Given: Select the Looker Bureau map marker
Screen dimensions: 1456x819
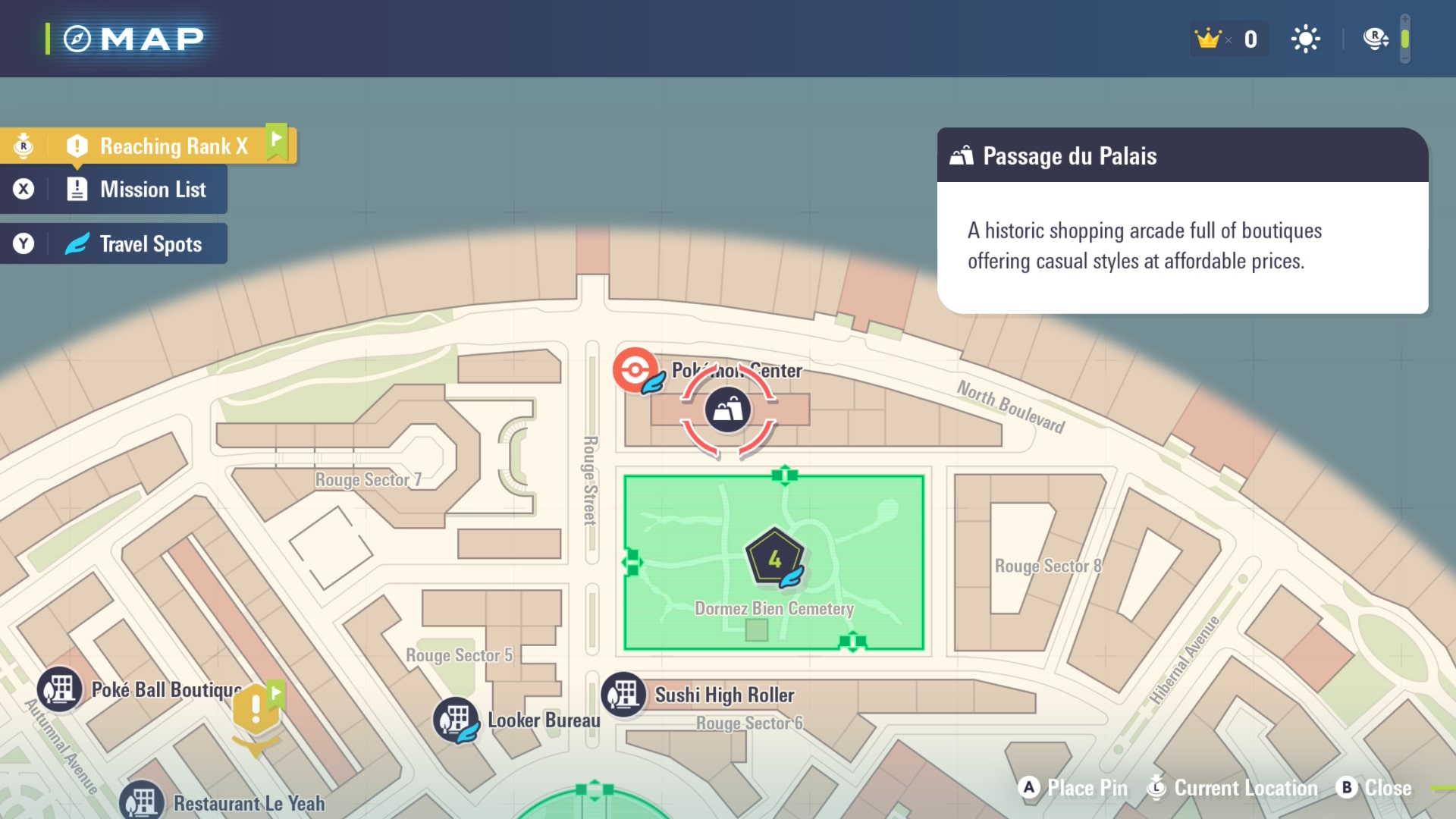Looking at the screenshot, I should pyautogui.click(x=456, y=720).
